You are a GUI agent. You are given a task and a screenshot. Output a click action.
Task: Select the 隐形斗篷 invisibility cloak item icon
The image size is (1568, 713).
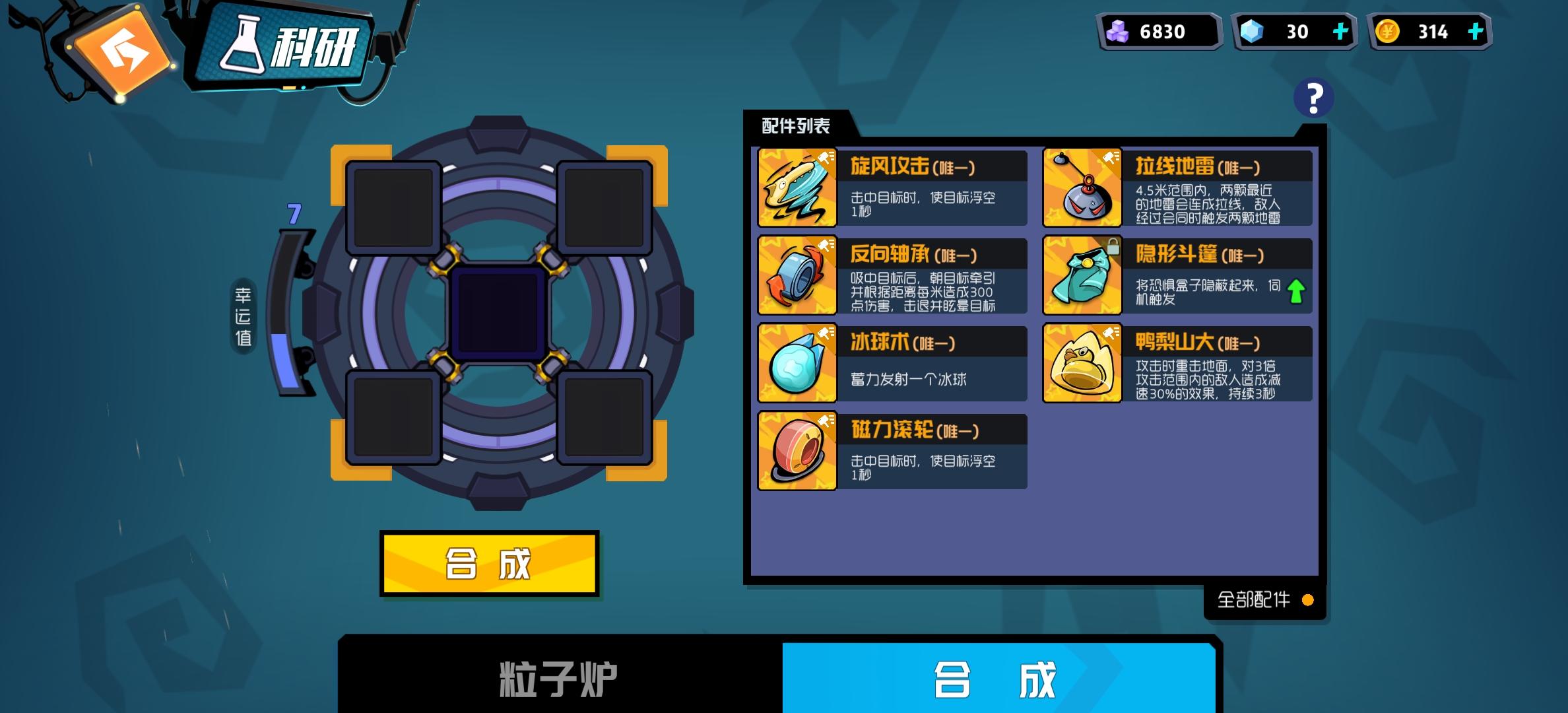tap(1082, 276)
